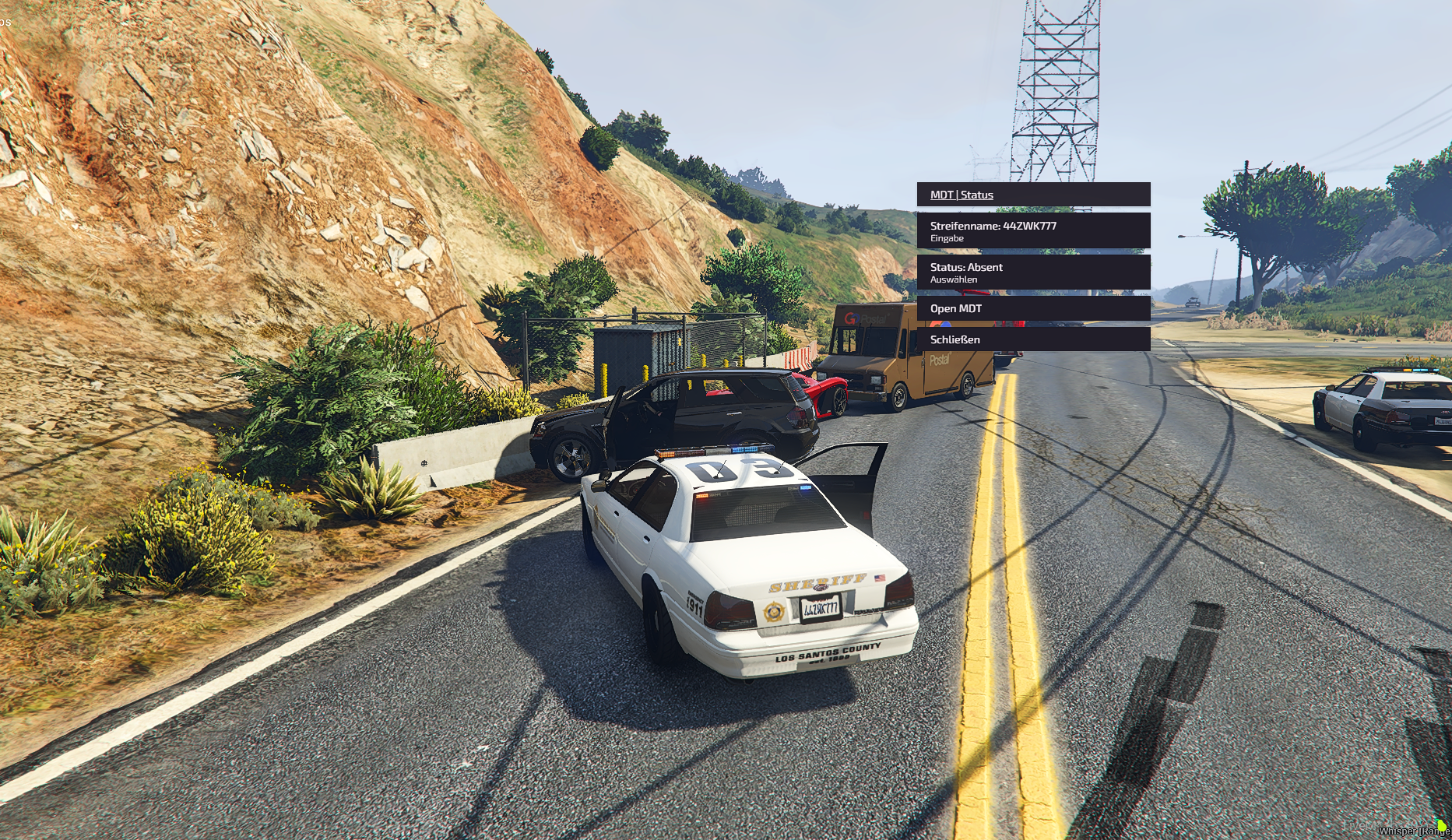Image resolution: width=1452 pixels, height=840 pixels.
Task: Close the menu with Schließen
Action: (x=1032, y=339)
